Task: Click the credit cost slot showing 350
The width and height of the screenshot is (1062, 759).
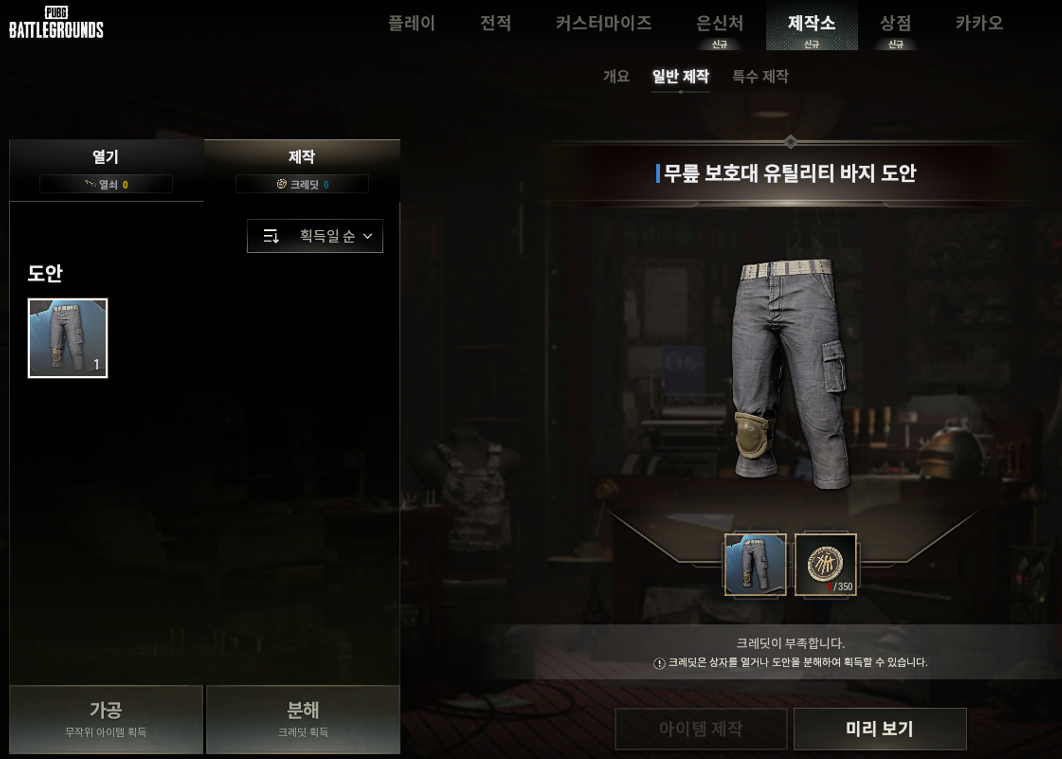Action: pyautogui.click(x=825, y=565)
